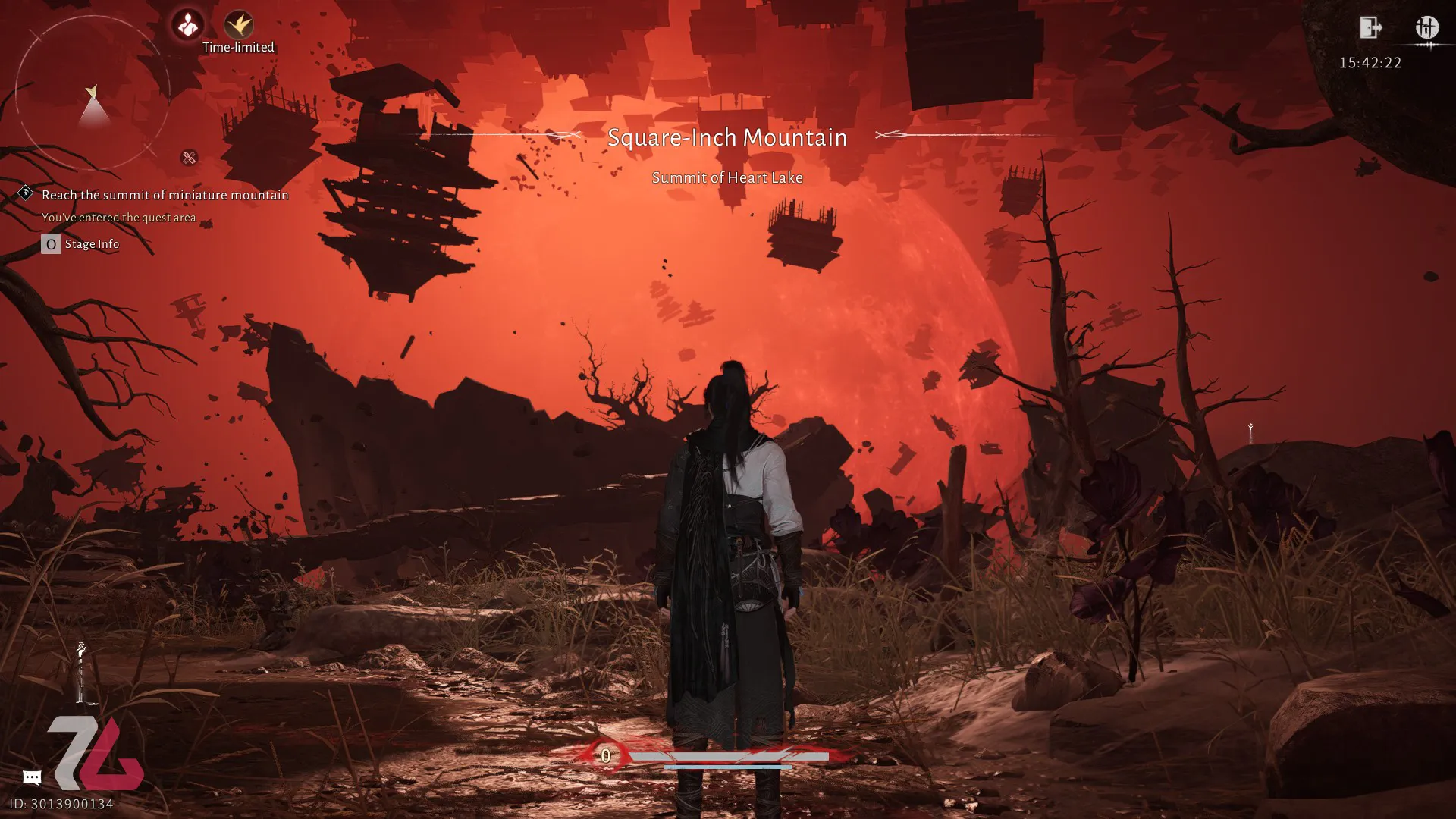Image resolution: width=1456 pixels, height=819 pixels.
Task: Open the Time-limited event icon
Action: coord(239,25)
